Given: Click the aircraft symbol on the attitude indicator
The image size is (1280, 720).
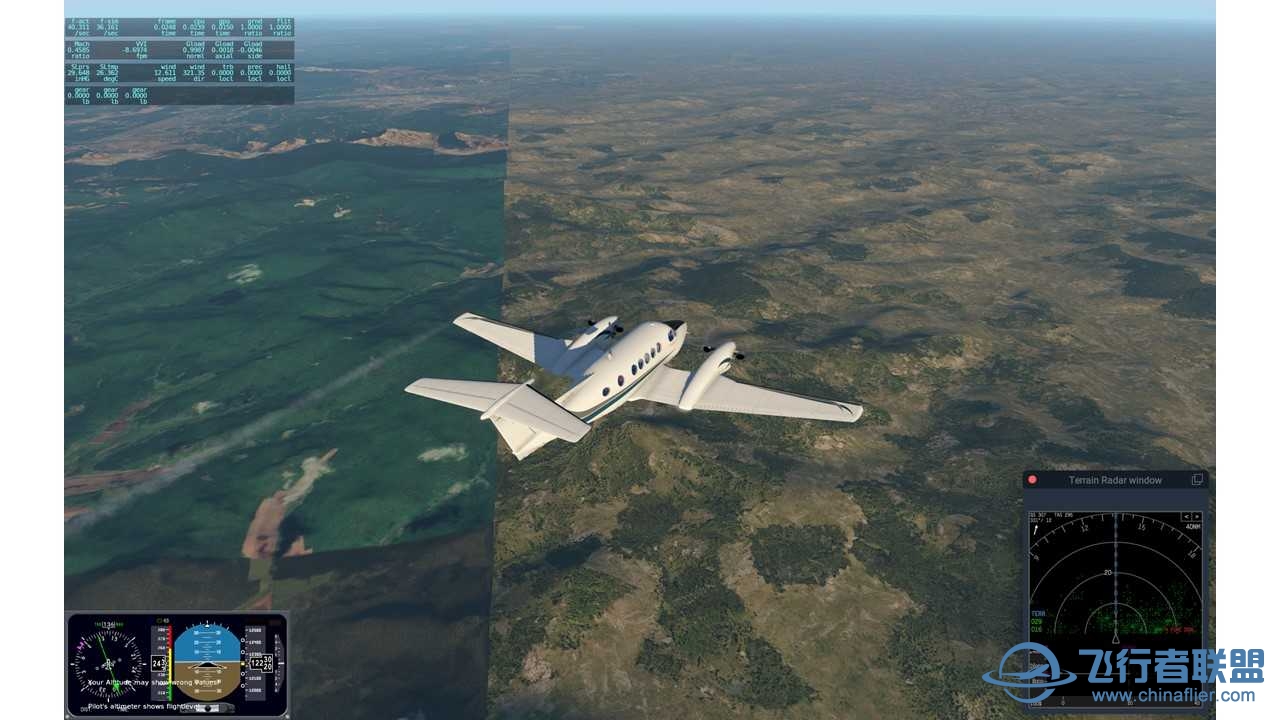Looking at the screenshot, I should point(208,664).
